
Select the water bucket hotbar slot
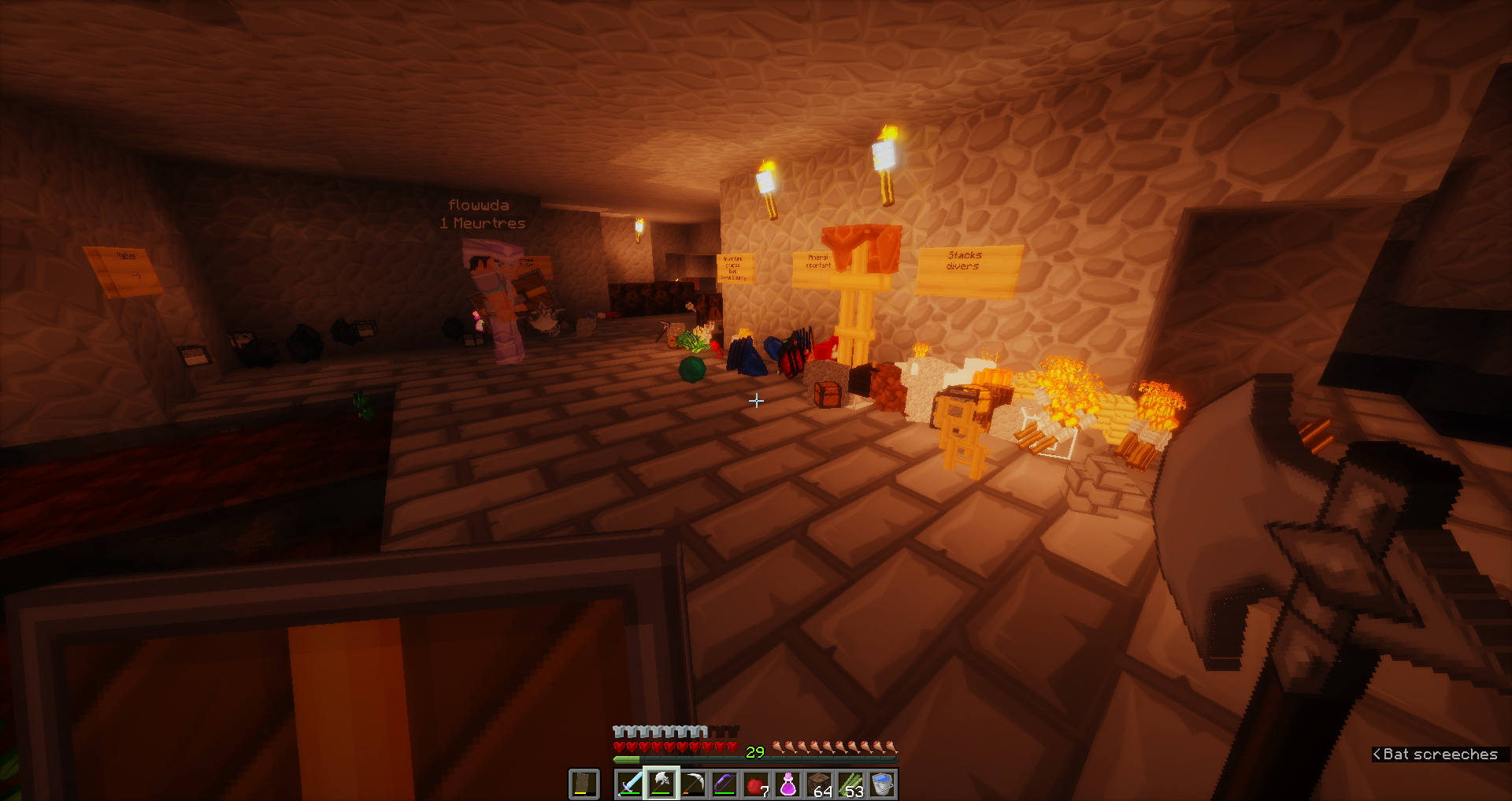tap(883, 784)
